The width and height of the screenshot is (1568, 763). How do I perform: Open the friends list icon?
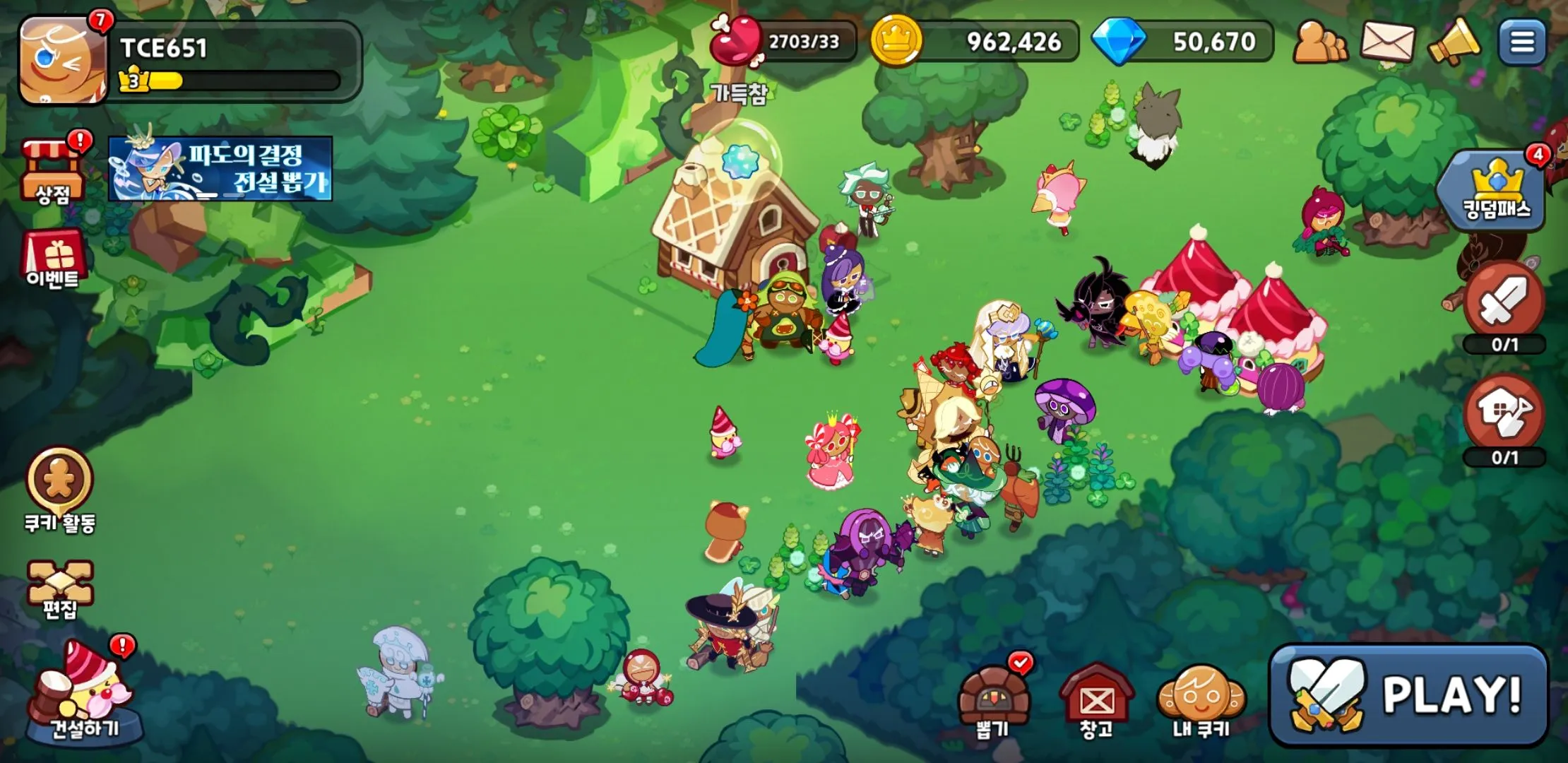click(x=1319, y=42)
